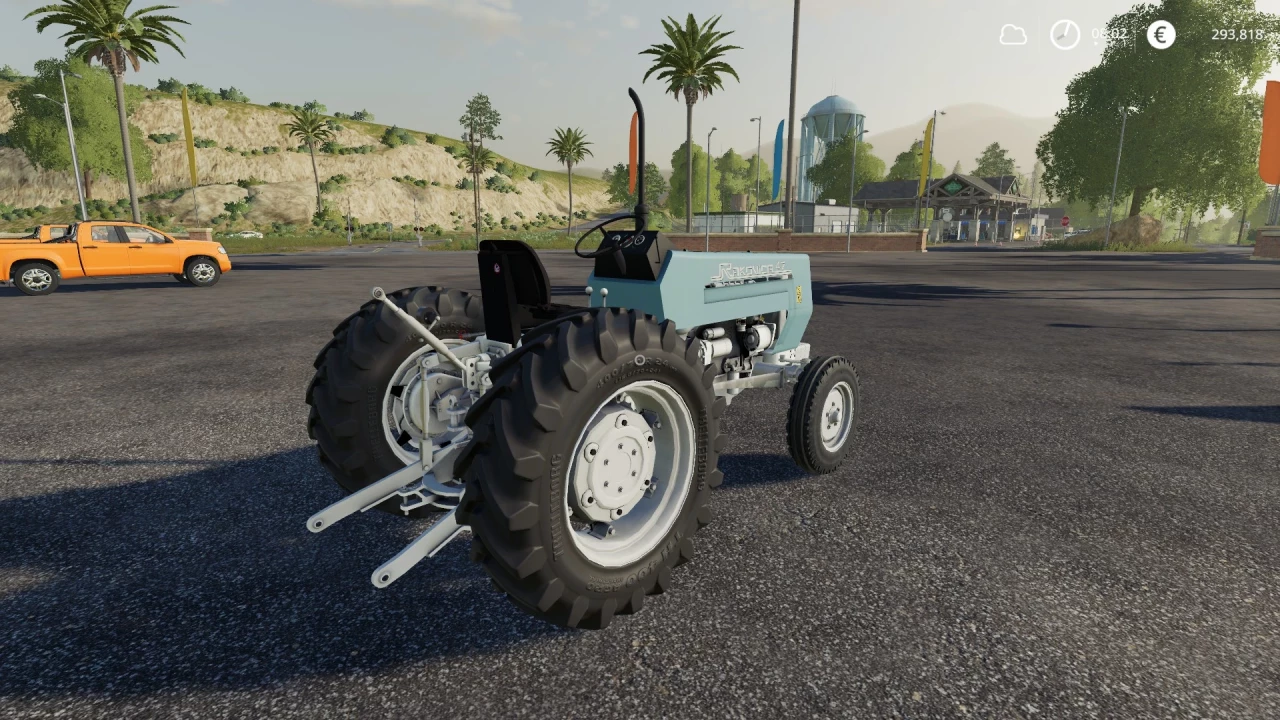Click the weather cloud icon

(x=1012, y=35)
